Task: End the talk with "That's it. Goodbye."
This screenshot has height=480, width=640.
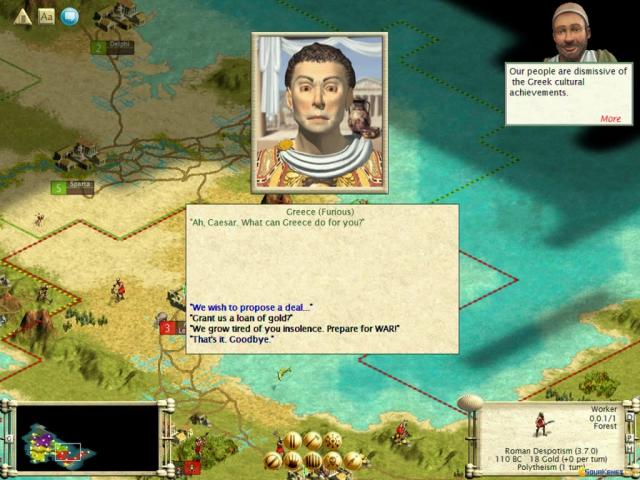Action: 232,339
